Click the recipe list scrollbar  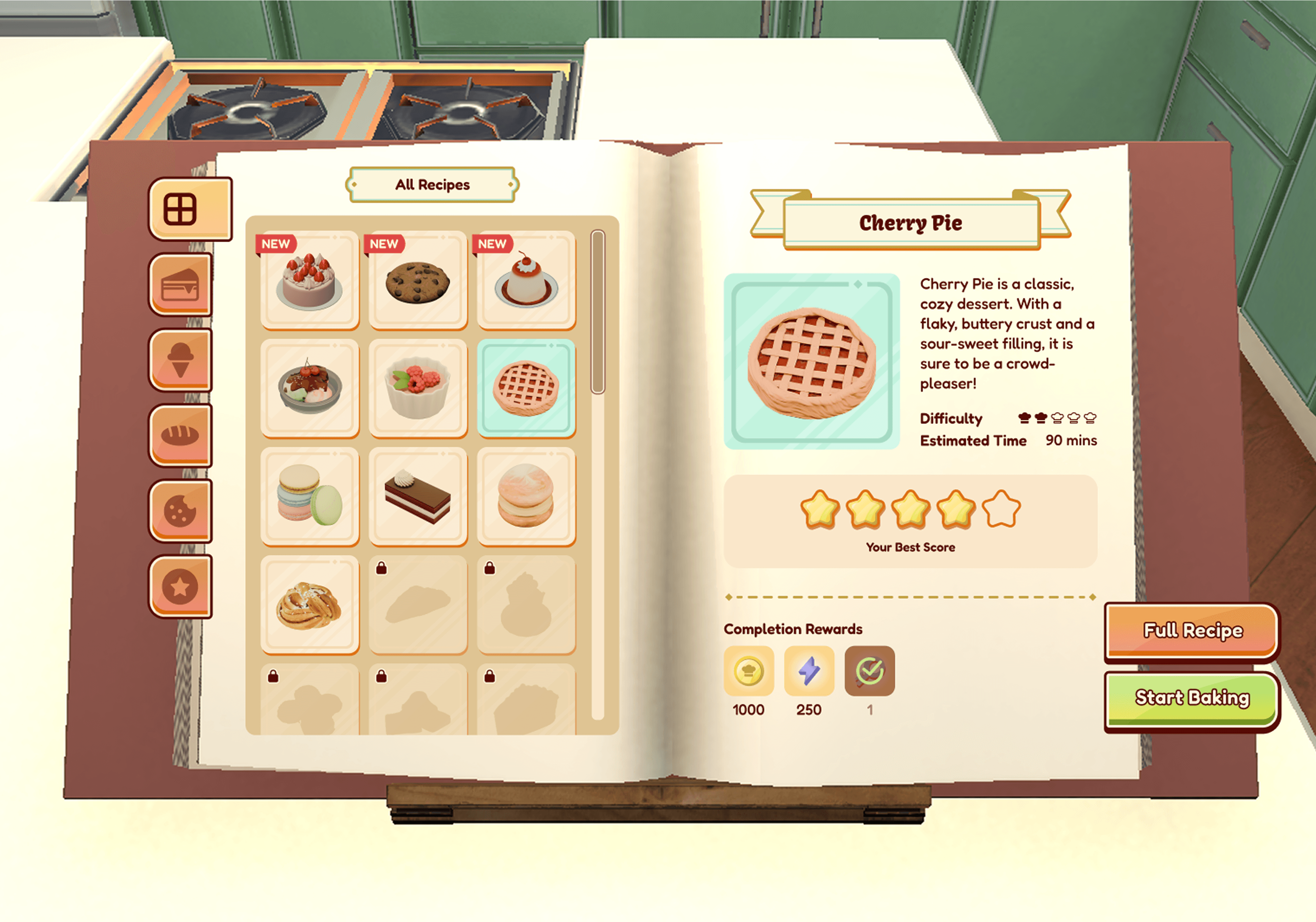(x=598, y=312)
